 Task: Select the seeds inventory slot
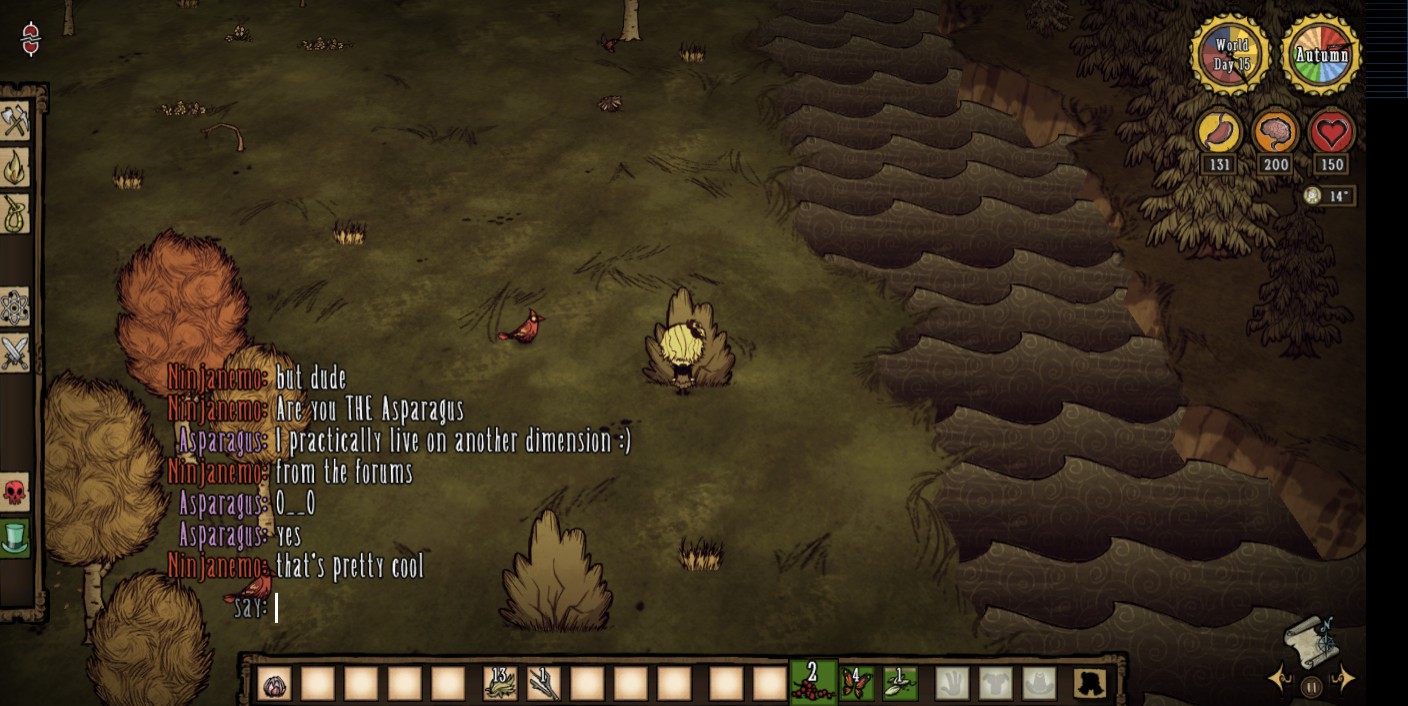pyautogui.click(x=900, y=684)
